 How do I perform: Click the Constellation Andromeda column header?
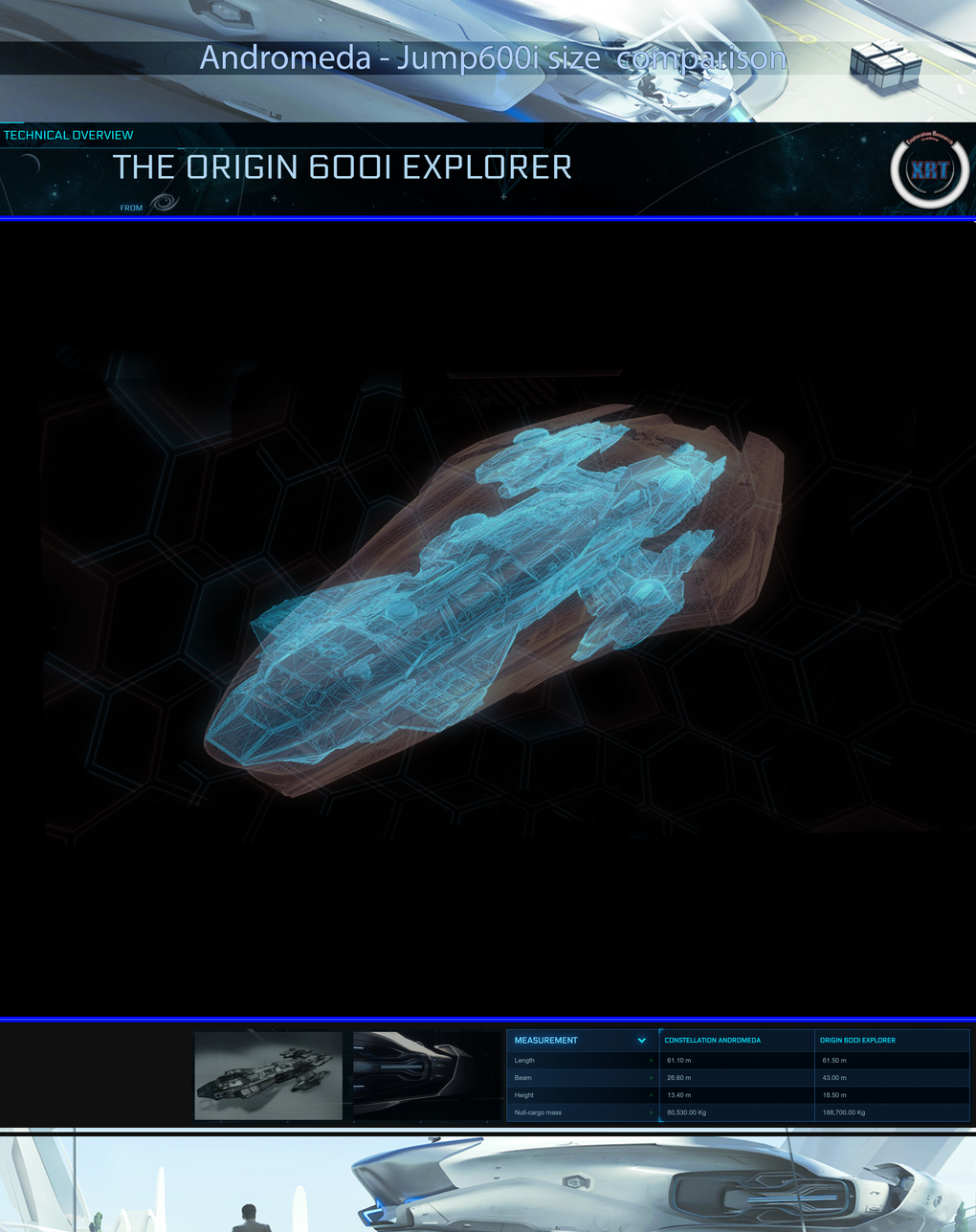coord(713,1041)
